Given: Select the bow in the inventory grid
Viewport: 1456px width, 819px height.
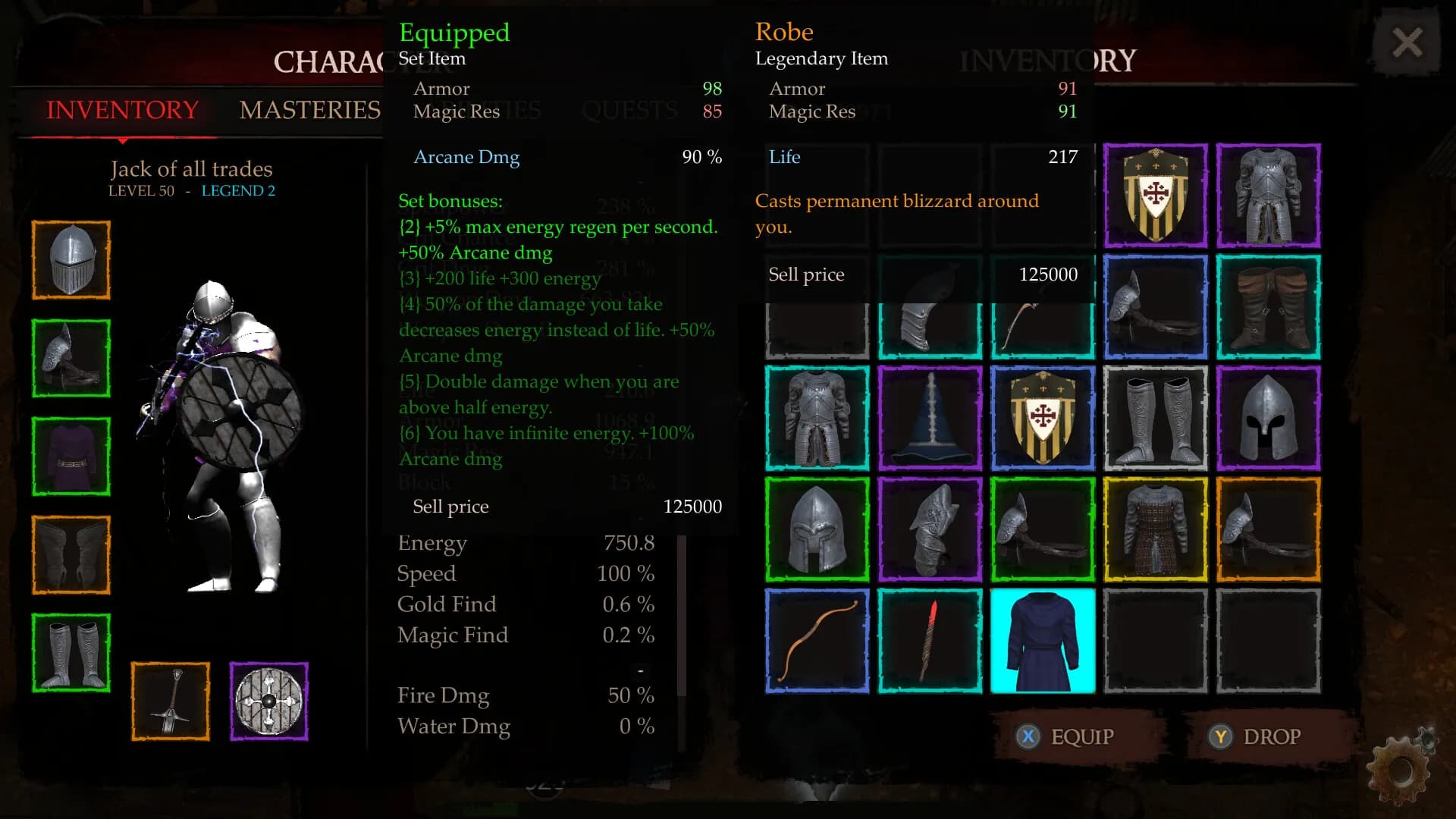Looking at the screenshot, I should pos(816,641).
